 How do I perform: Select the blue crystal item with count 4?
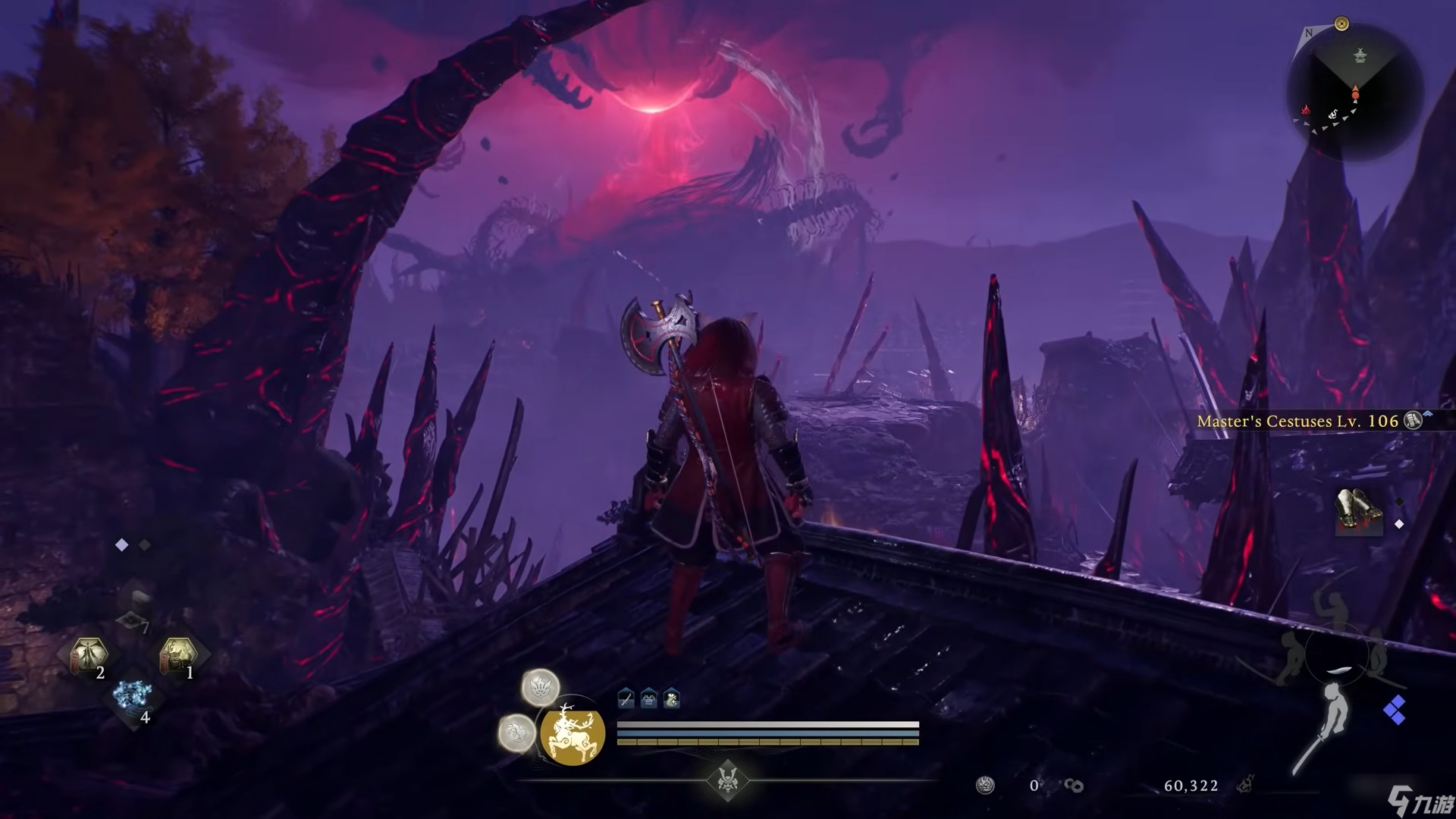(133, 698)
